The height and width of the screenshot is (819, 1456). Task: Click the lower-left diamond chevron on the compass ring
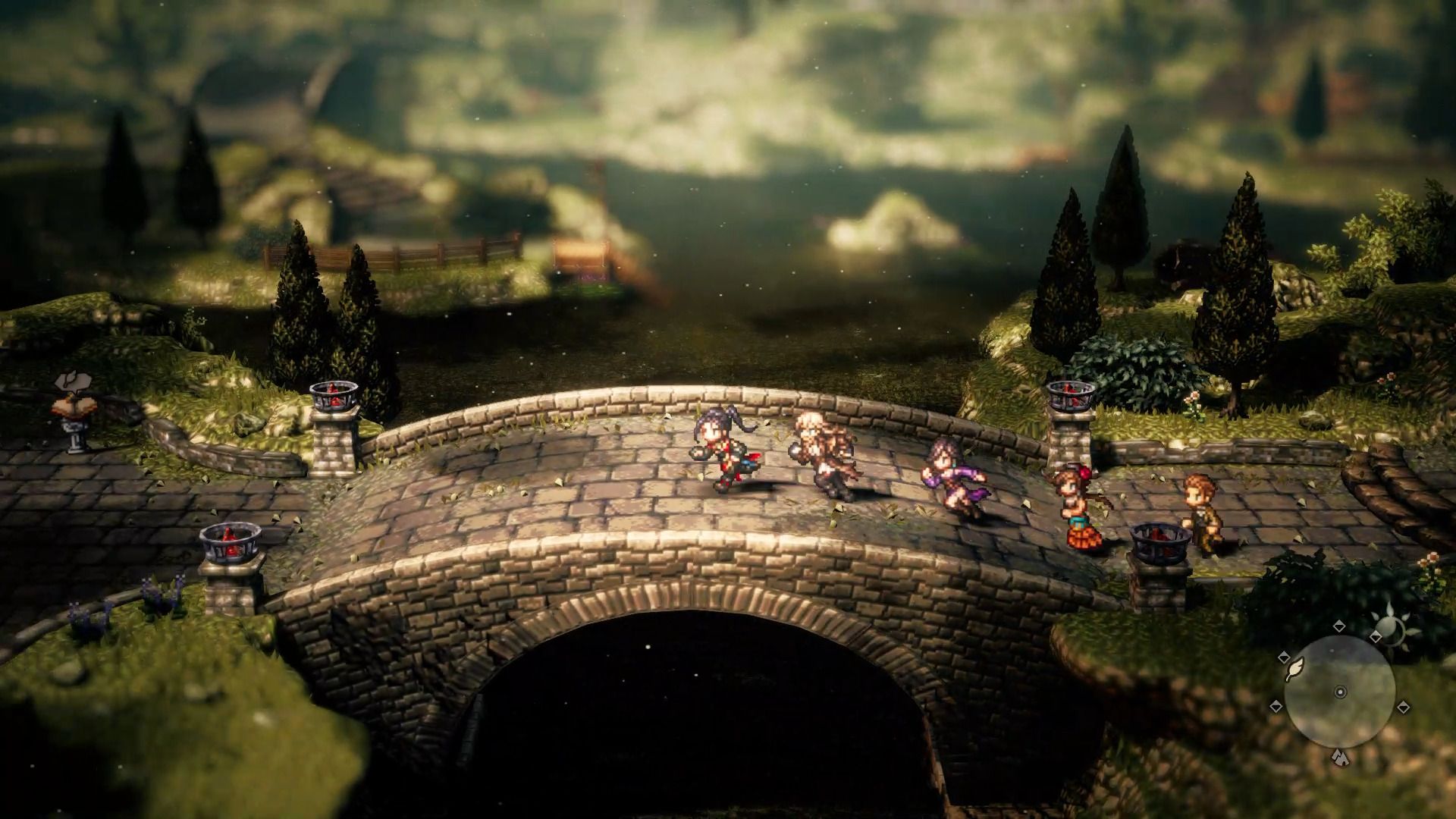[1276, 705]
